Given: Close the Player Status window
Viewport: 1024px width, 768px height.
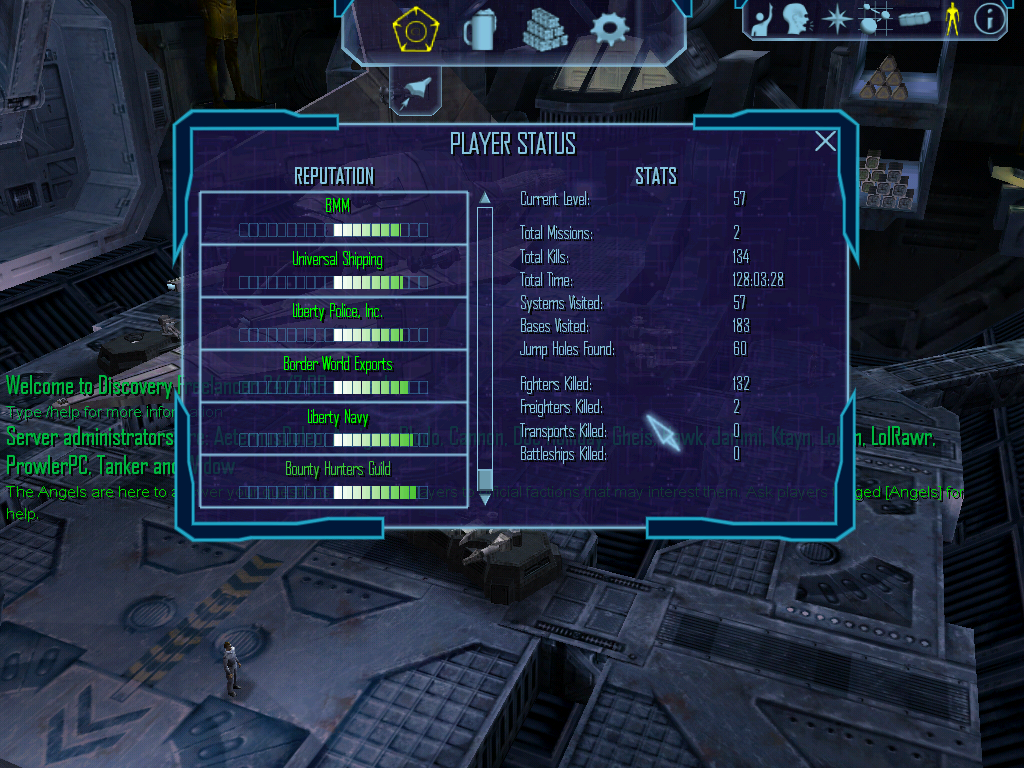Looking at the screenshot, I should point(825,141).
